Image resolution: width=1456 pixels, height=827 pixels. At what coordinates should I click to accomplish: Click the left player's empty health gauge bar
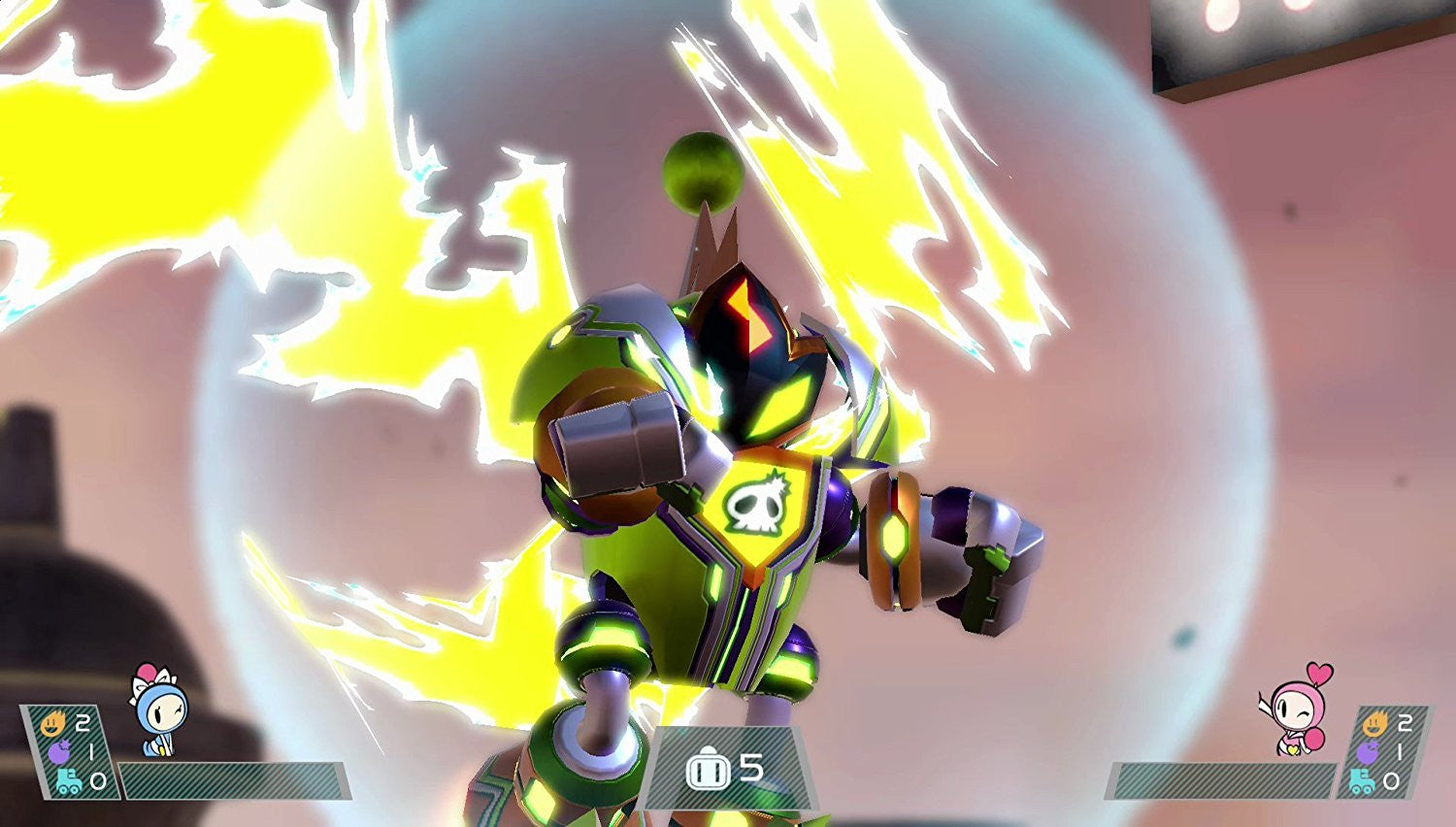point(233,781)
